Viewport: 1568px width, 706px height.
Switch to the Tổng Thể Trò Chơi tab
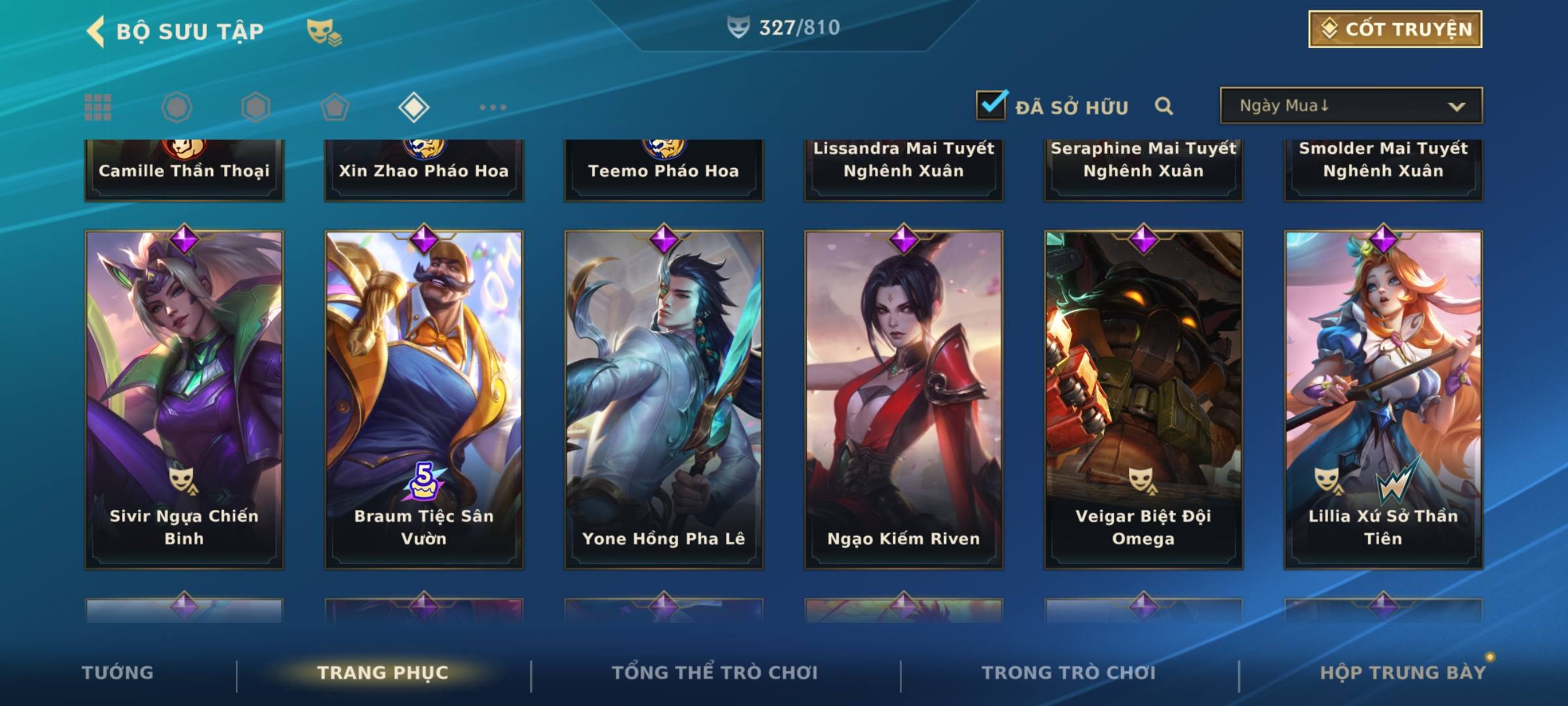point(715,673)
